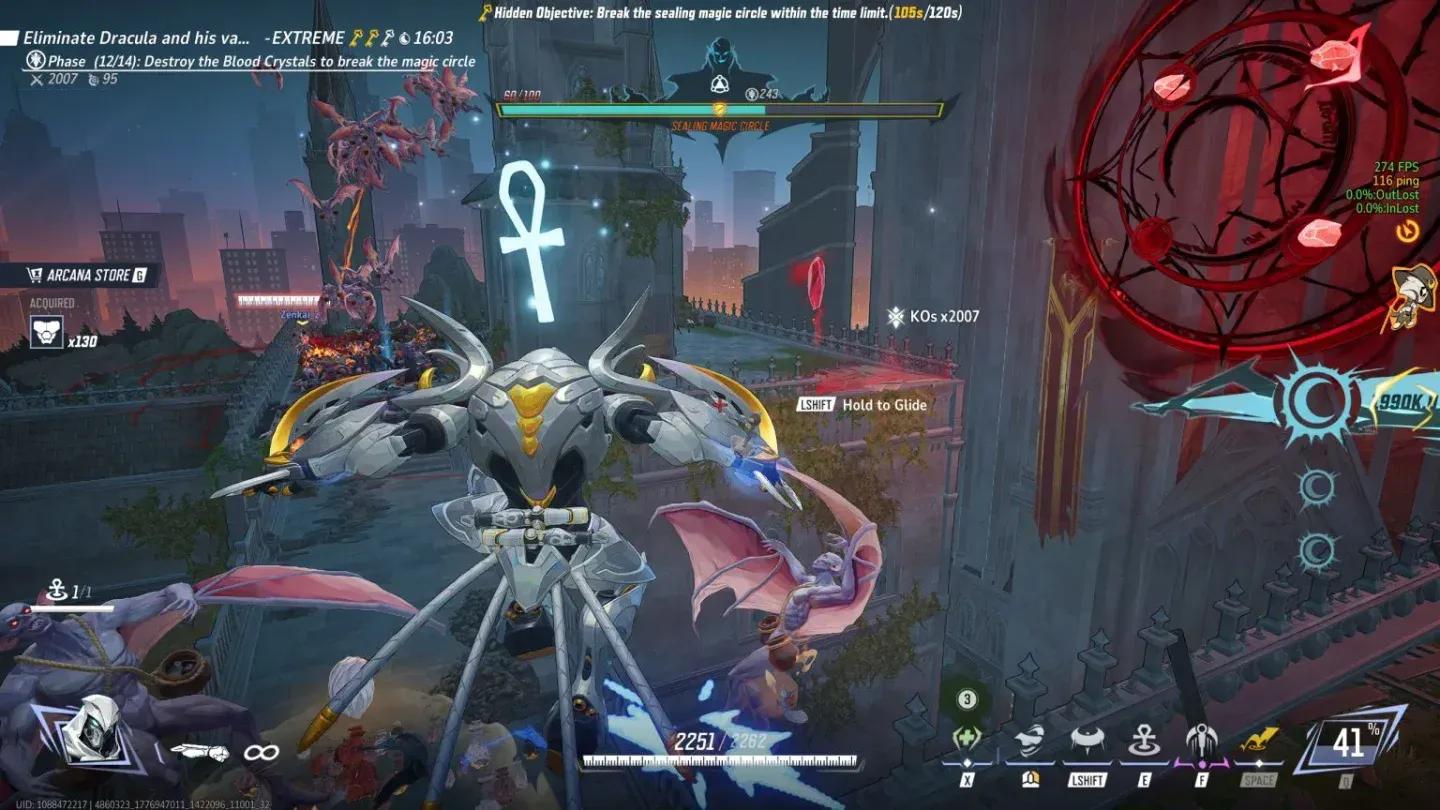1440x810 pixels.
Task: Click the ankh charge counter icon
Action: tap(55, 592)
